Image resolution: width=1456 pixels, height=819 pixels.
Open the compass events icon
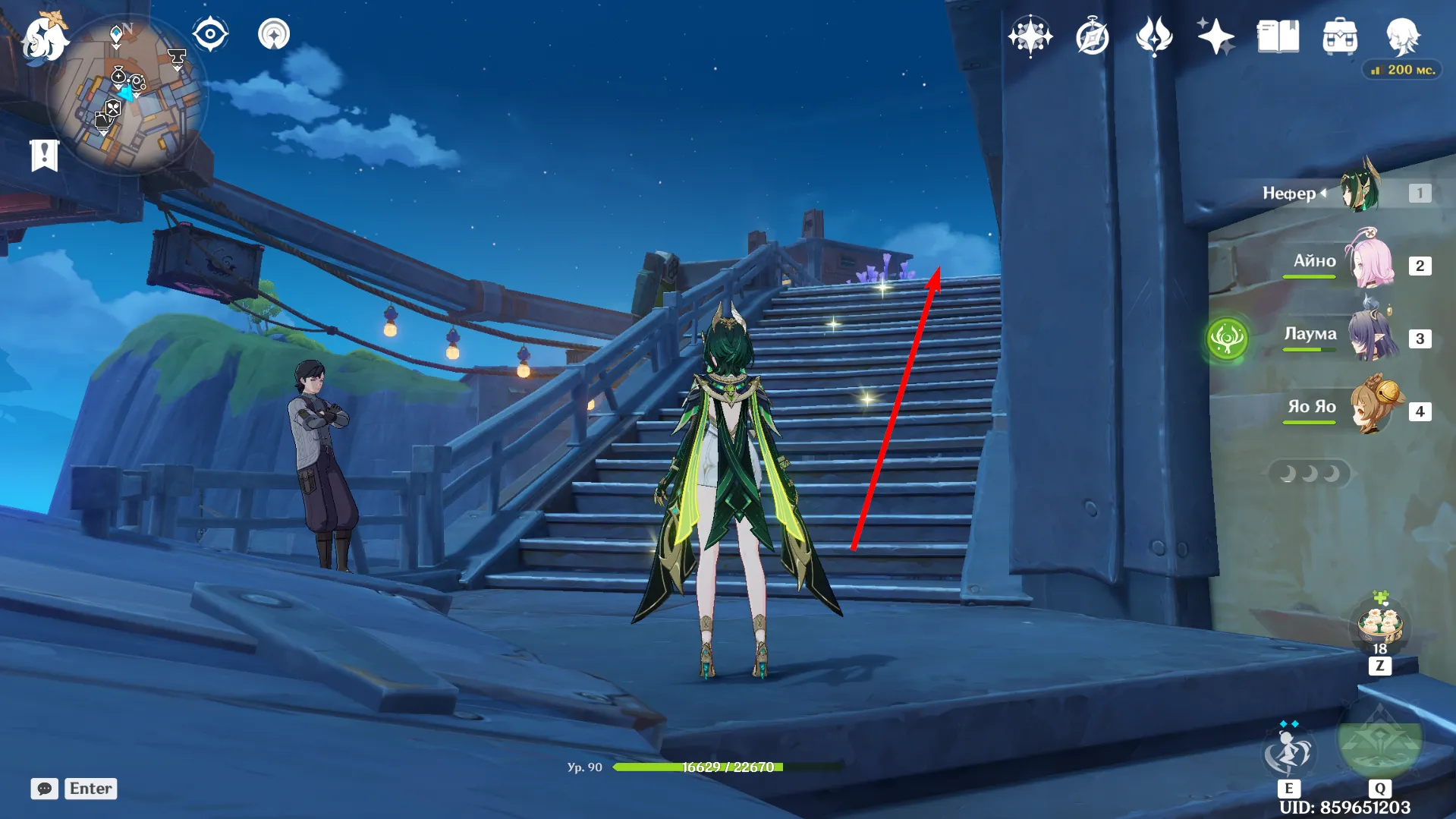[x=1093, y=36]
